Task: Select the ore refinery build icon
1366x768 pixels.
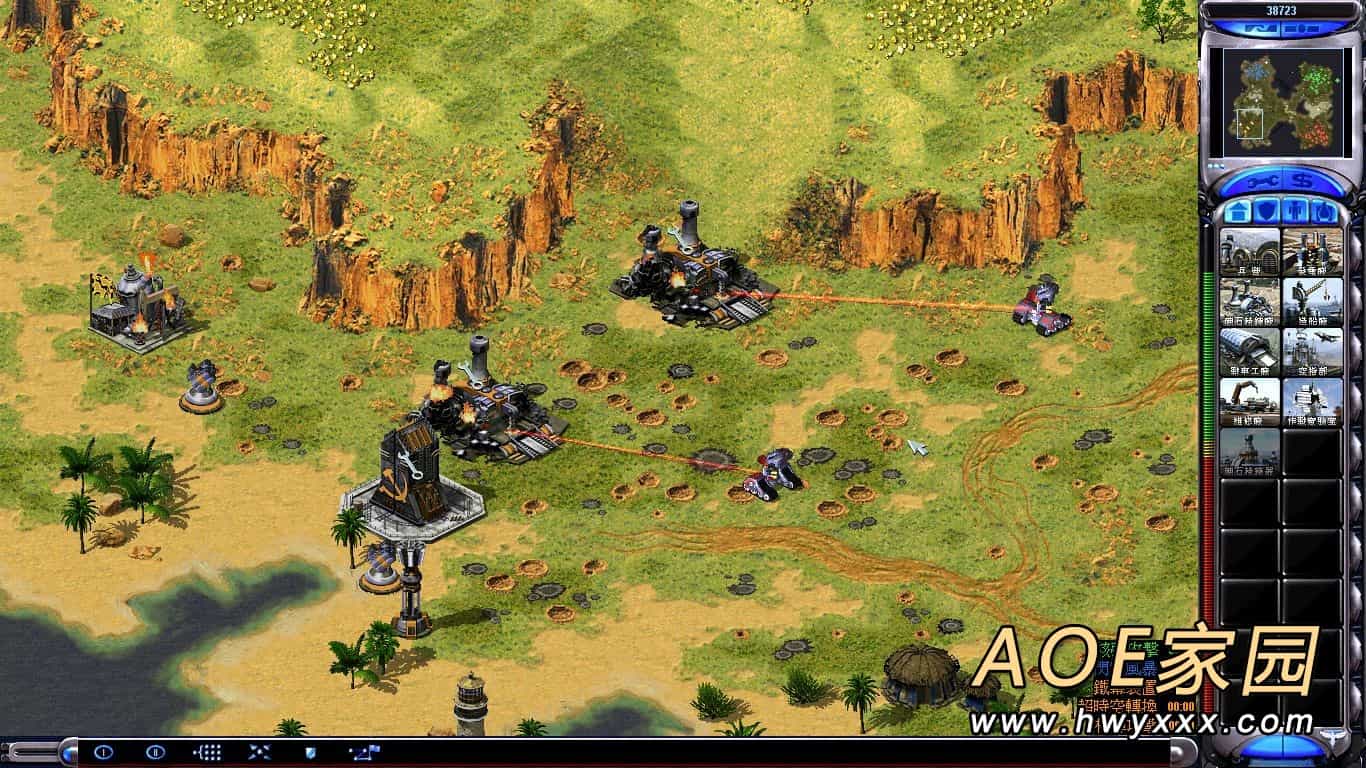Action: tap(1249, 302)
